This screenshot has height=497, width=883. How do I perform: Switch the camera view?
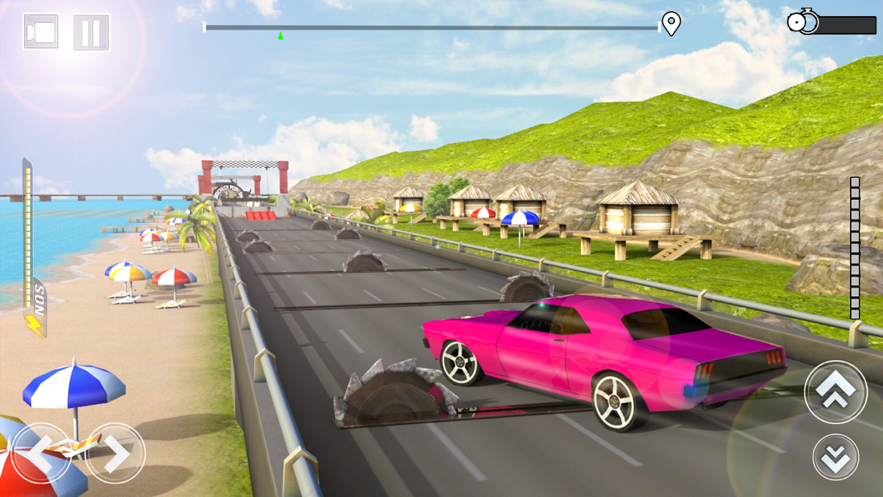click(x=41, y=32)
